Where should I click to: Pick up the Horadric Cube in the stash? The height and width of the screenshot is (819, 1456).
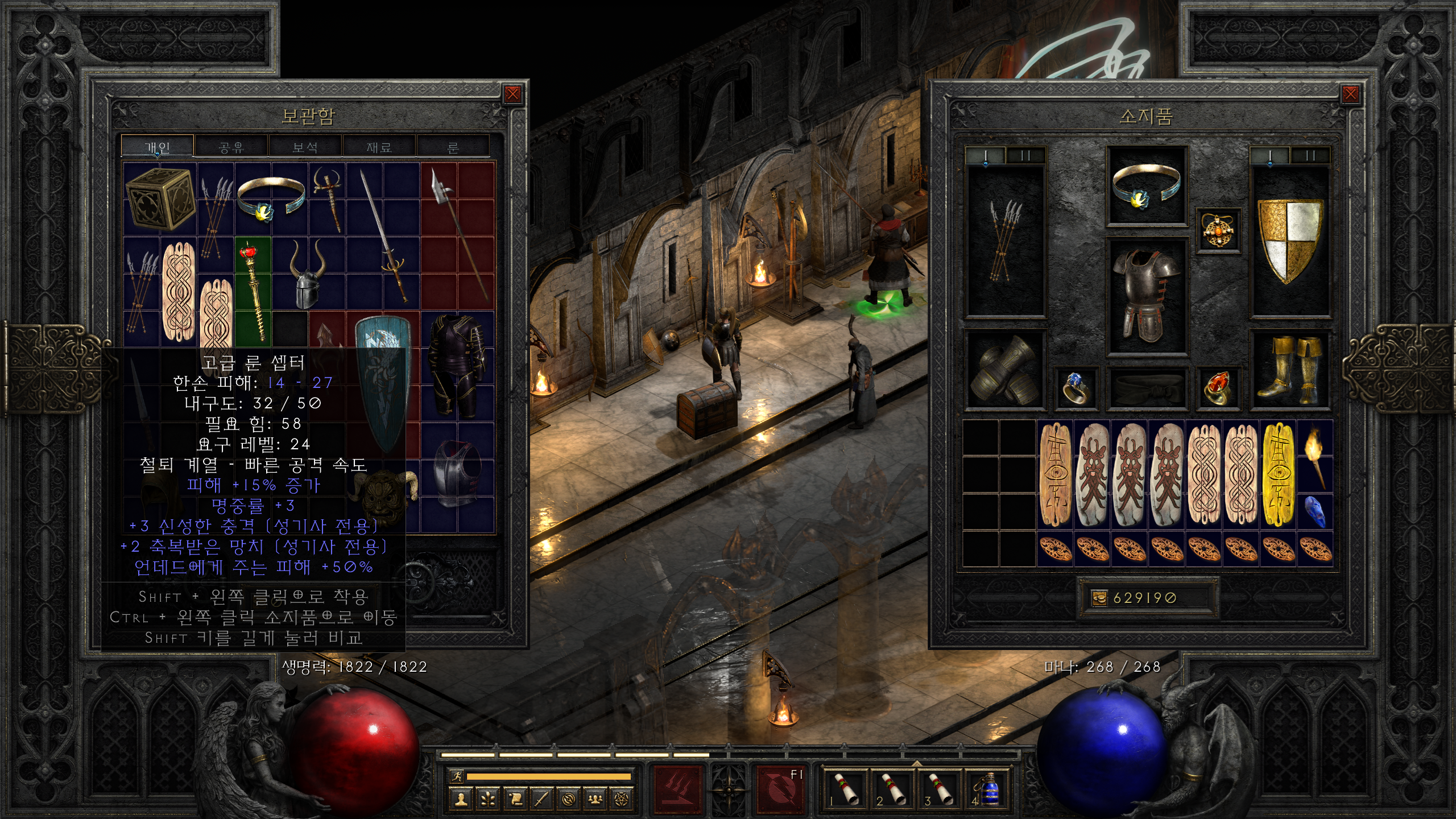click(x=160, y=198)
